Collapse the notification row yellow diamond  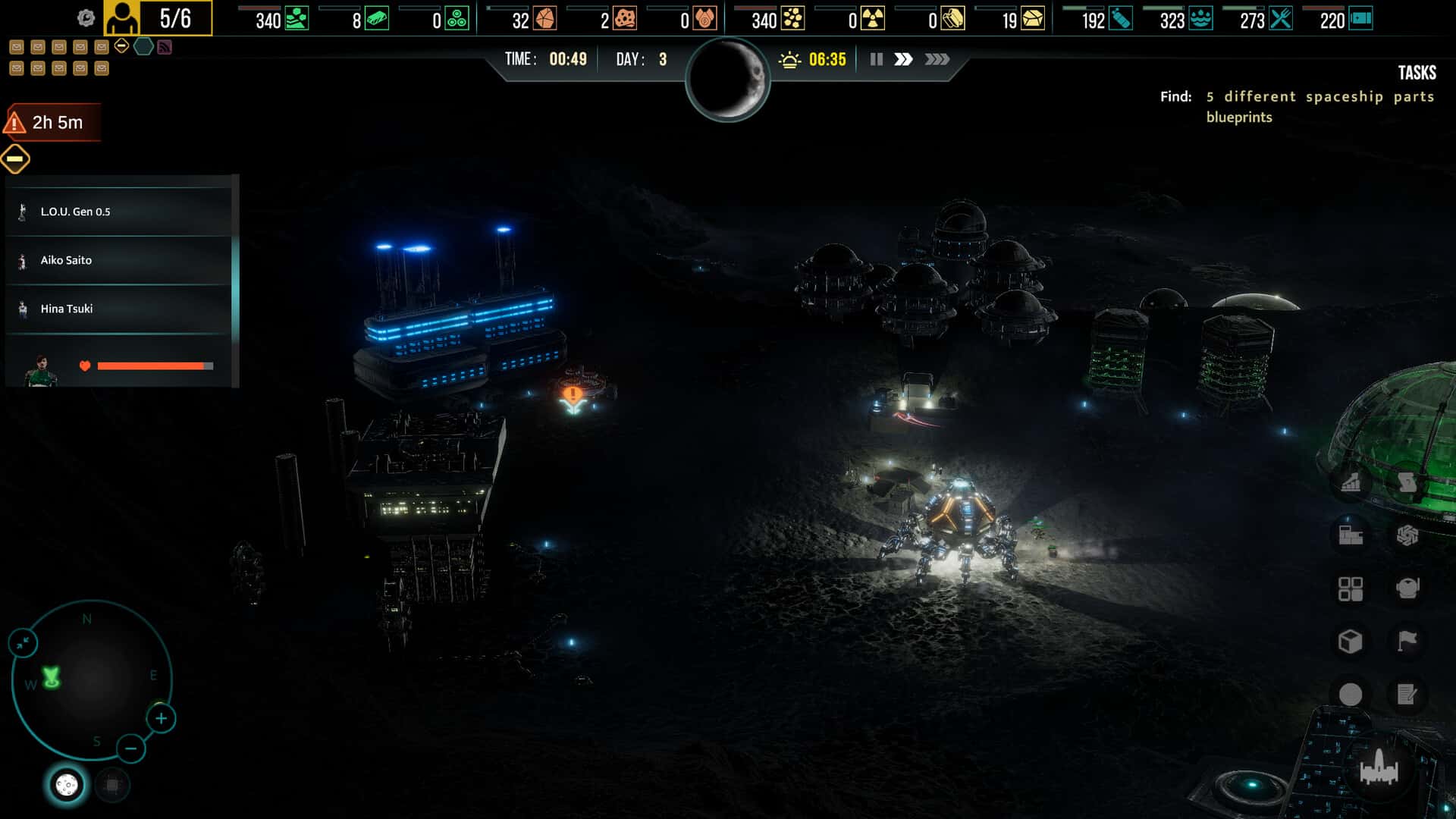tap(121, 45)
